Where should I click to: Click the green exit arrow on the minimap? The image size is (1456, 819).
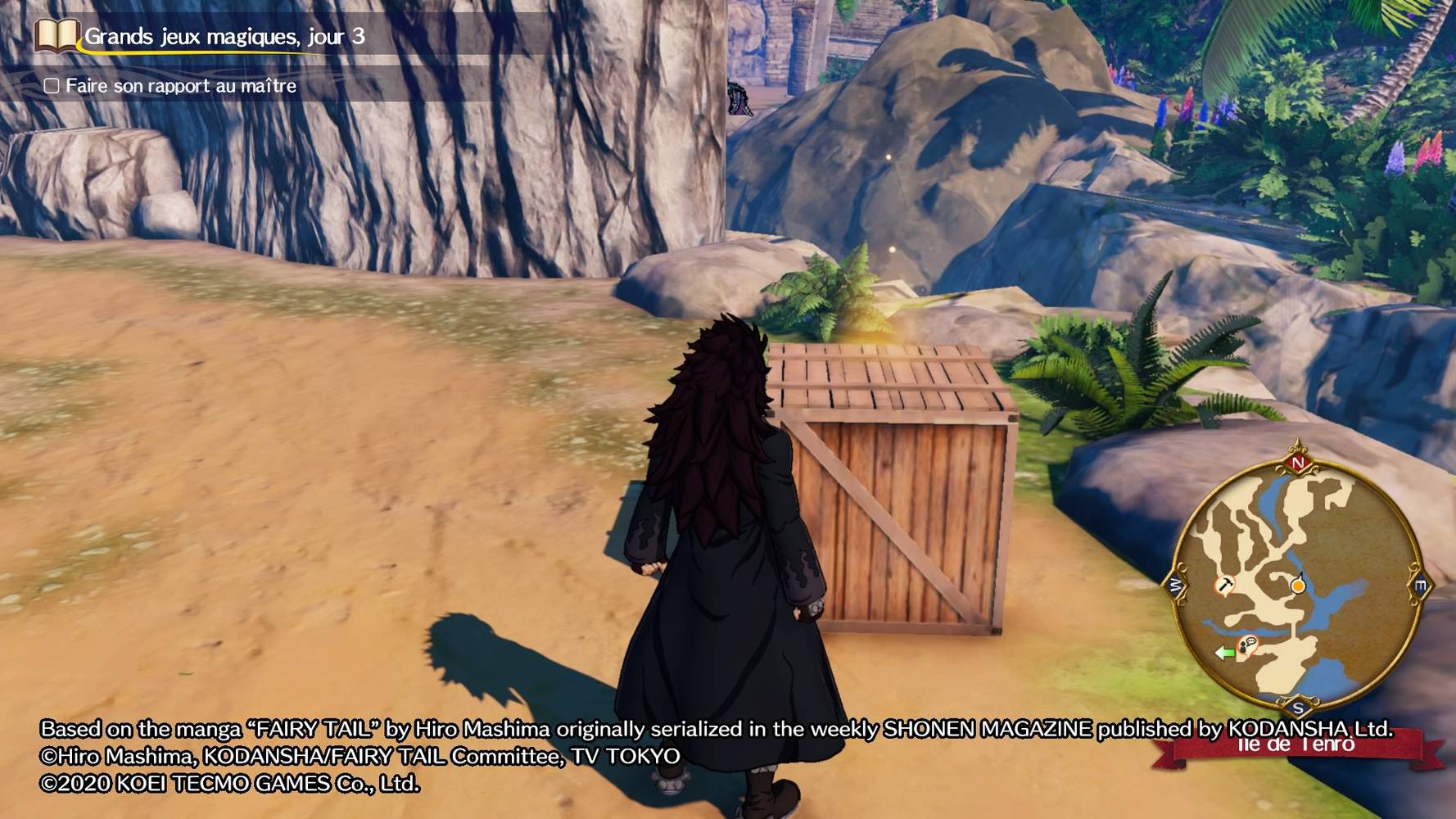coord(1224,653)
